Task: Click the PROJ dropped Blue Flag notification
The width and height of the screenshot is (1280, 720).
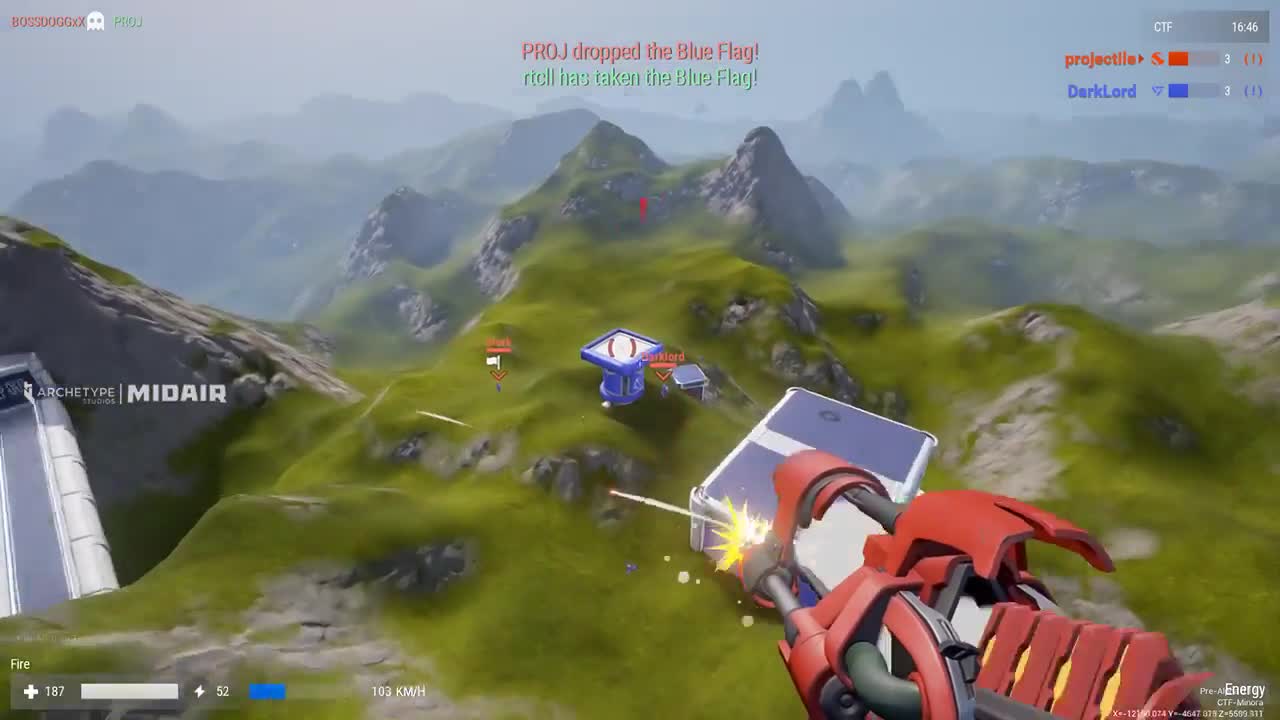Action: (638, 49)
